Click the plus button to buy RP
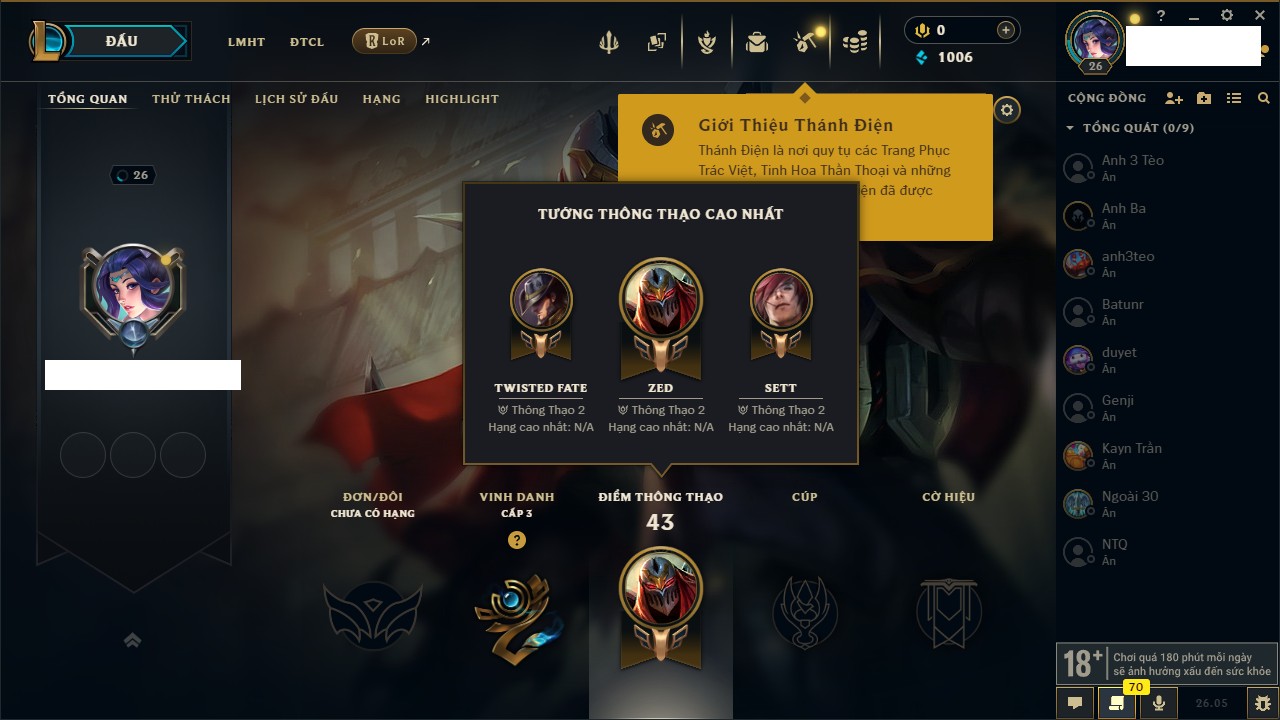This screenshot has height=720, width=1280. tap(1006, 30)
